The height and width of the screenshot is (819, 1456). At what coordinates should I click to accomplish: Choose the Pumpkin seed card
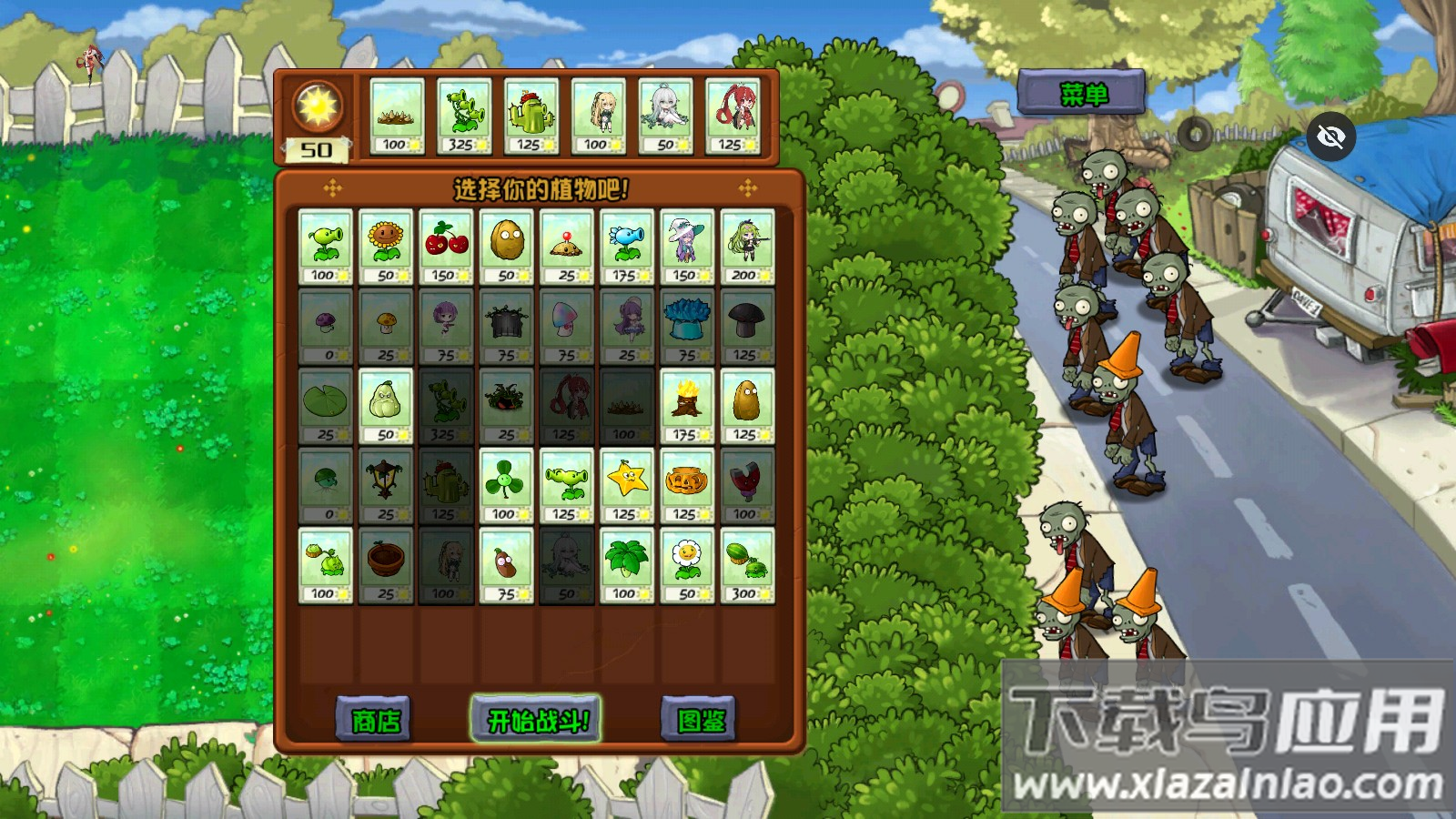click(x=686, y=485)
